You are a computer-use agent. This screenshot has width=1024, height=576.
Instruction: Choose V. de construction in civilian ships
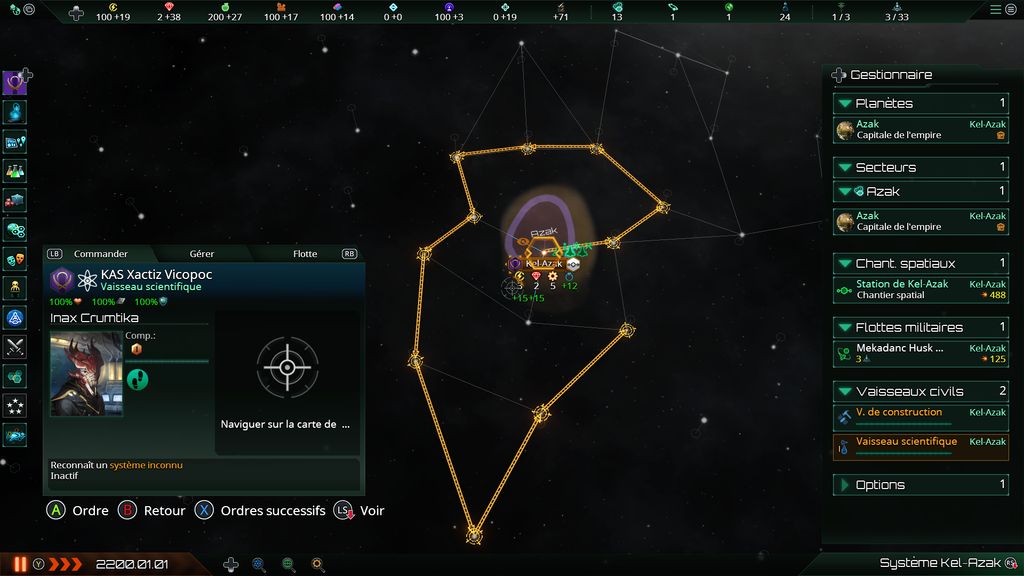(920, 417)
